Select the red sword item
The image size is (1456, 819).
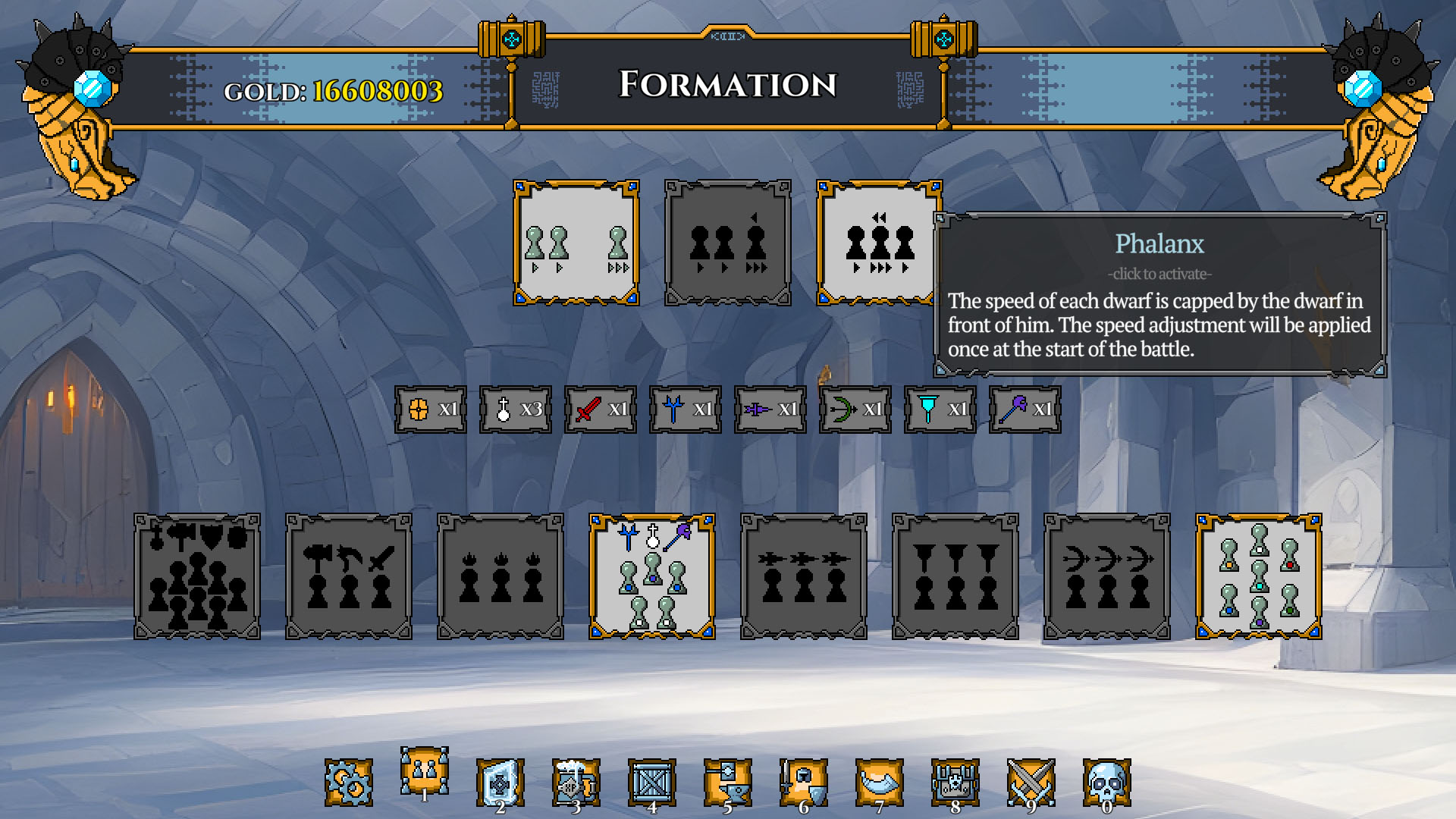(600, 409)
